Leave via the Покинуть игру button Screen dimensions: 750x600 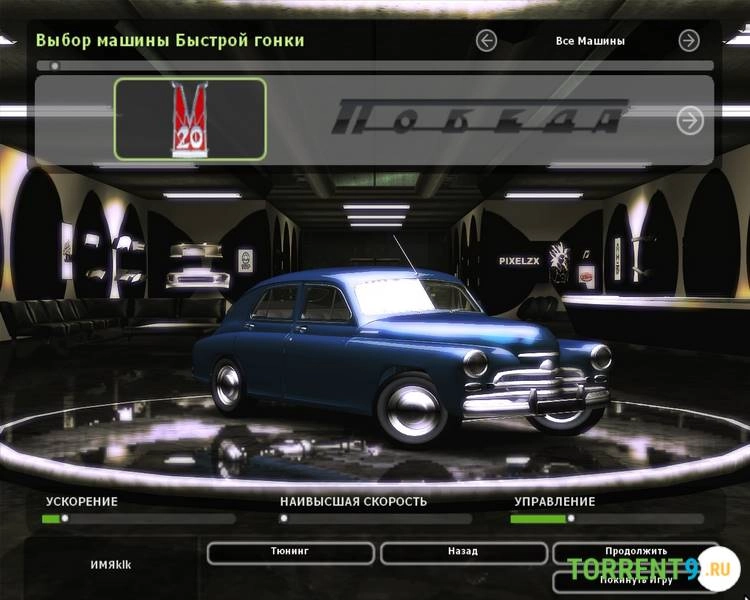pyautogui.click(x=634, y=579)
